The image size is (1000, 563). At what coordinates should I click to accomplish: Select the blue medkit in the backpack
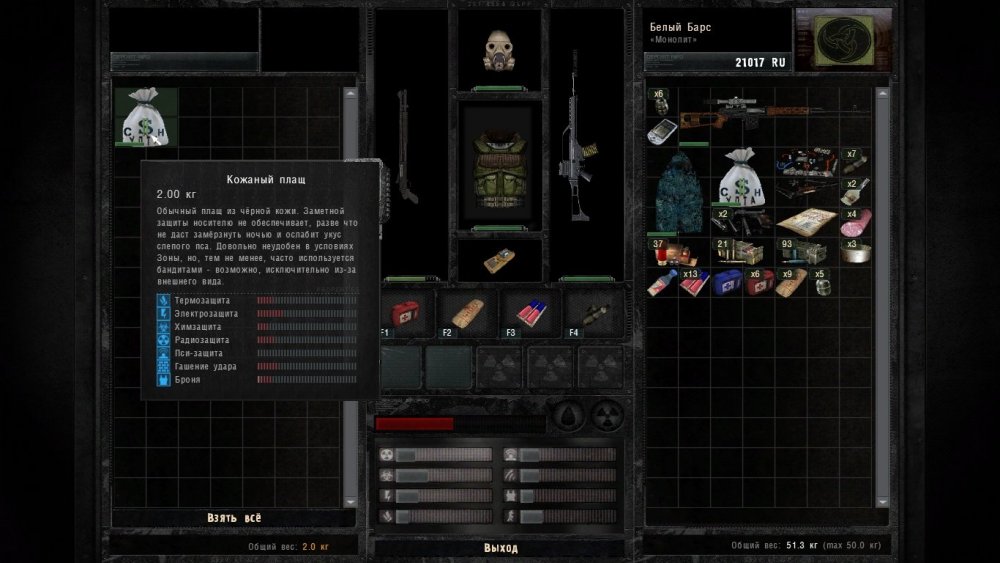726,284
